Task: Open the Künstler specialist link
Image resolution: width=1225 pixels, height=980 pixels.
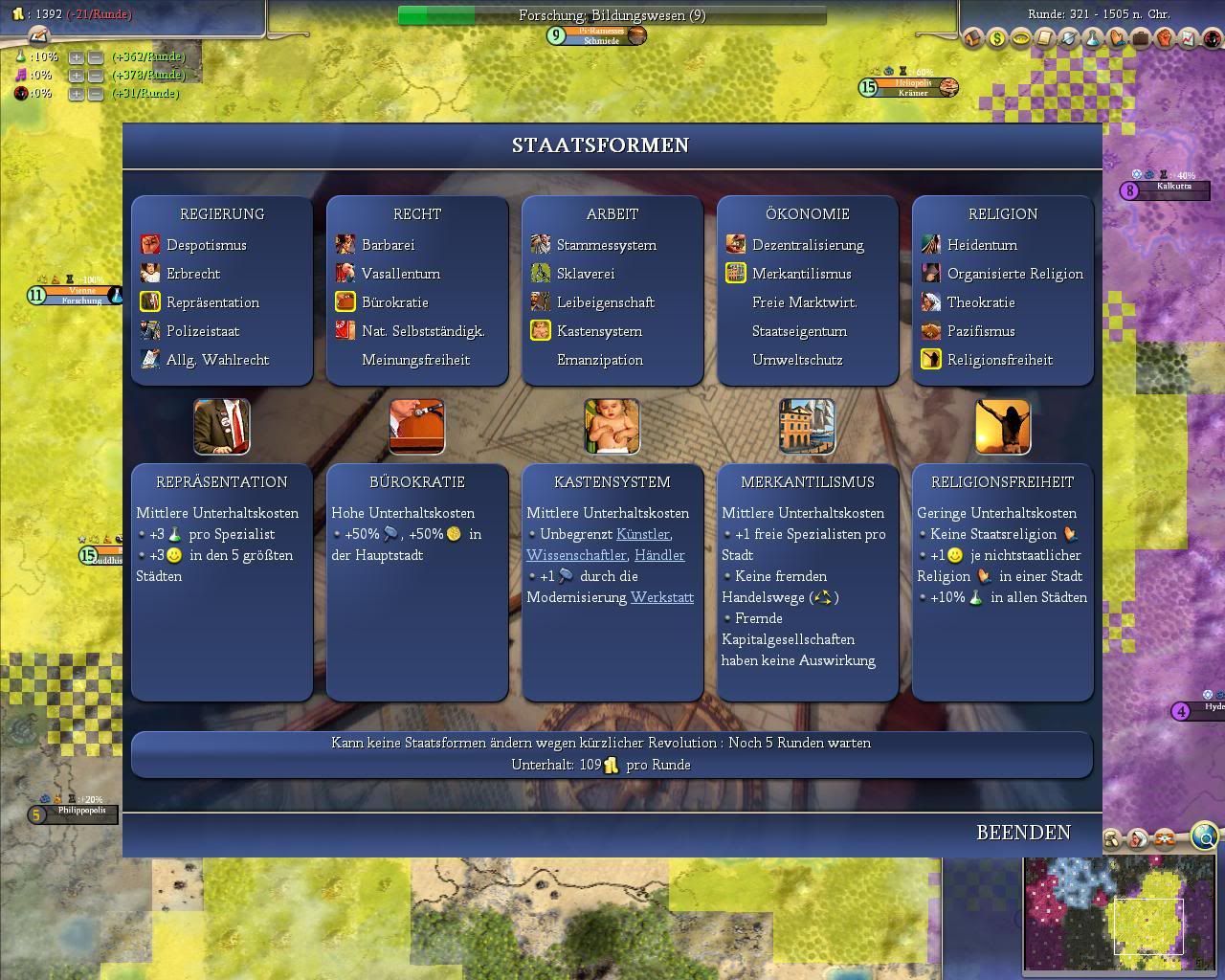Action: point(643,534)
